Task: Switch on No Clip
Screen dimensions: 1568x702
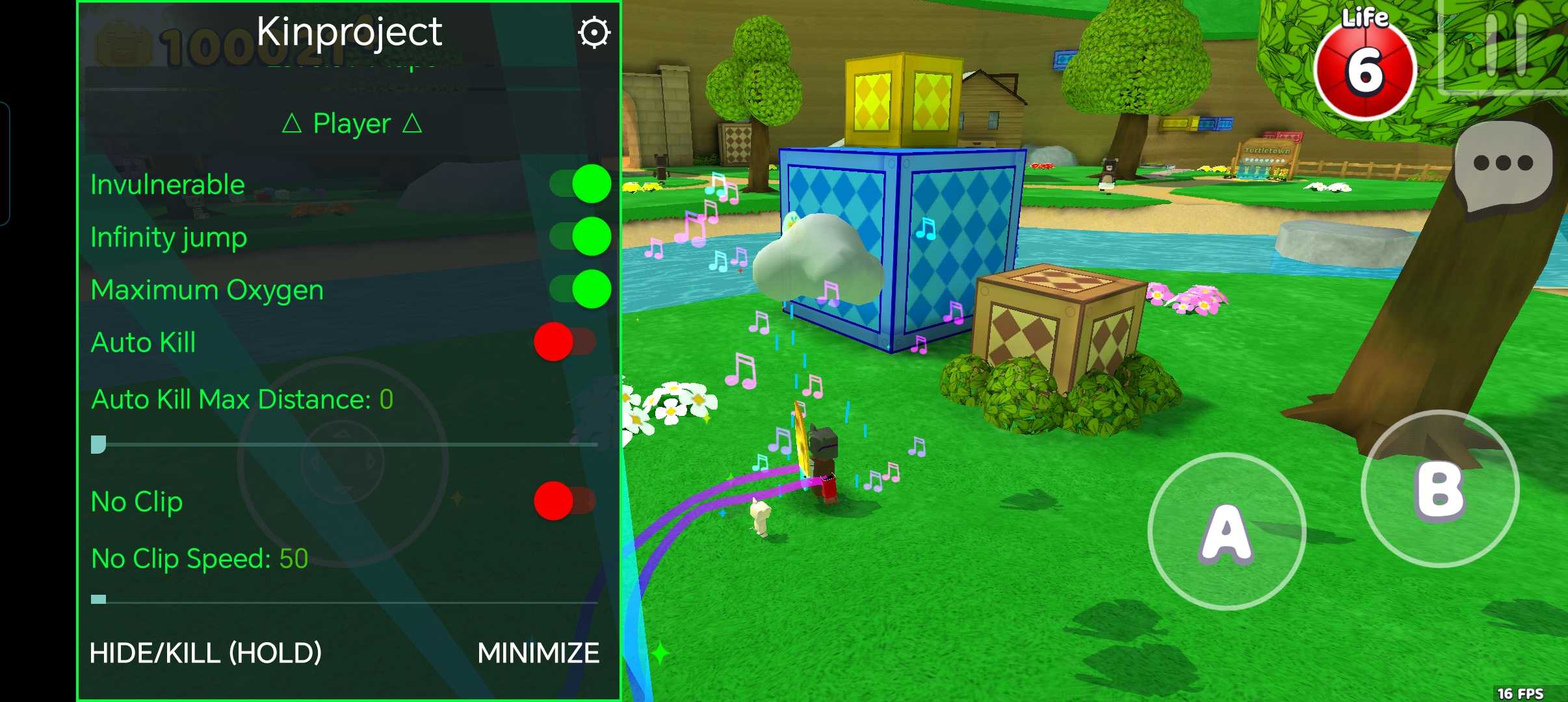Action: click(x=564, y=501)
